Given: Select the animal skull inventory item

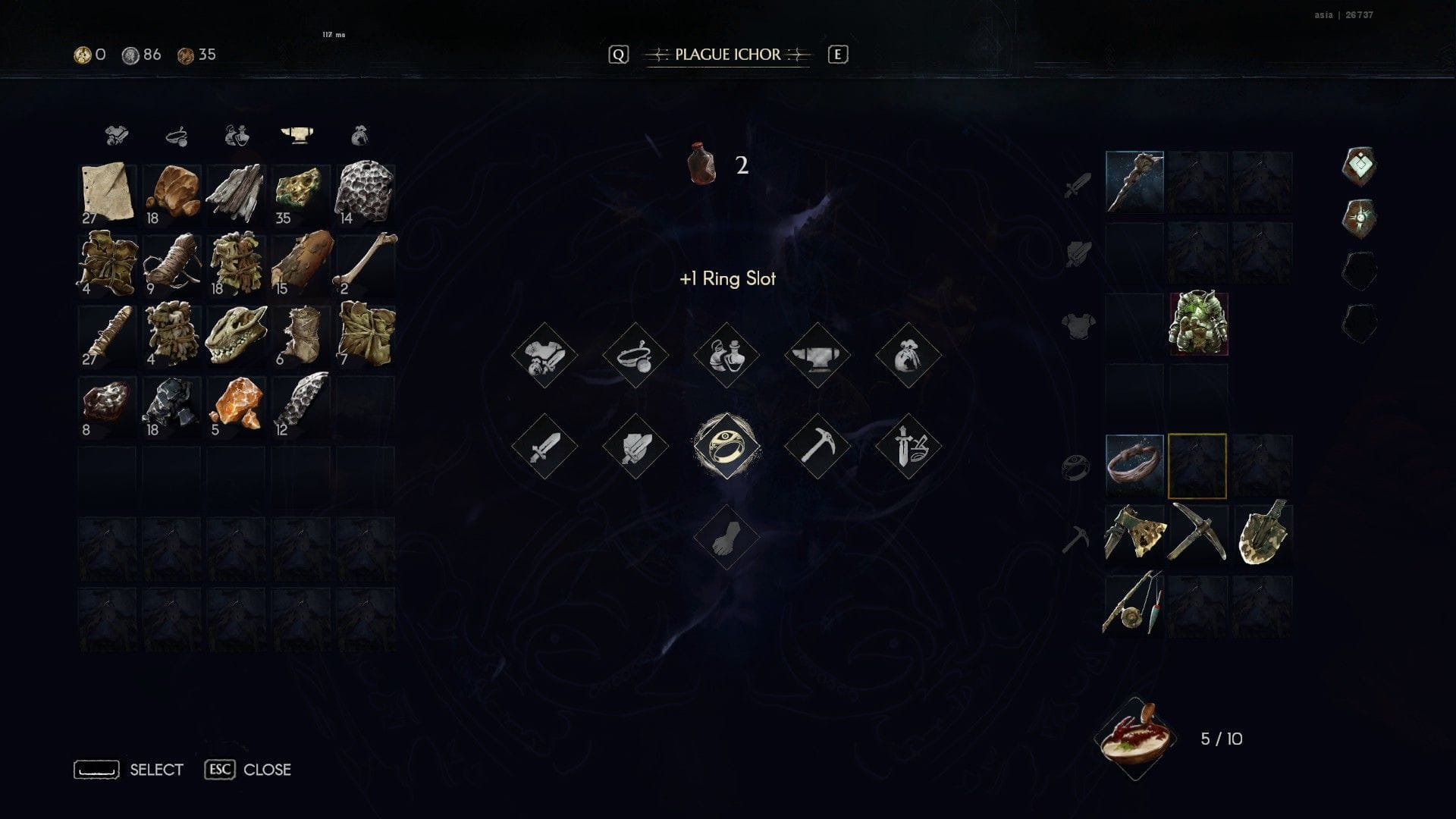Looking at the screenshot, I should (x=236, y=334).
